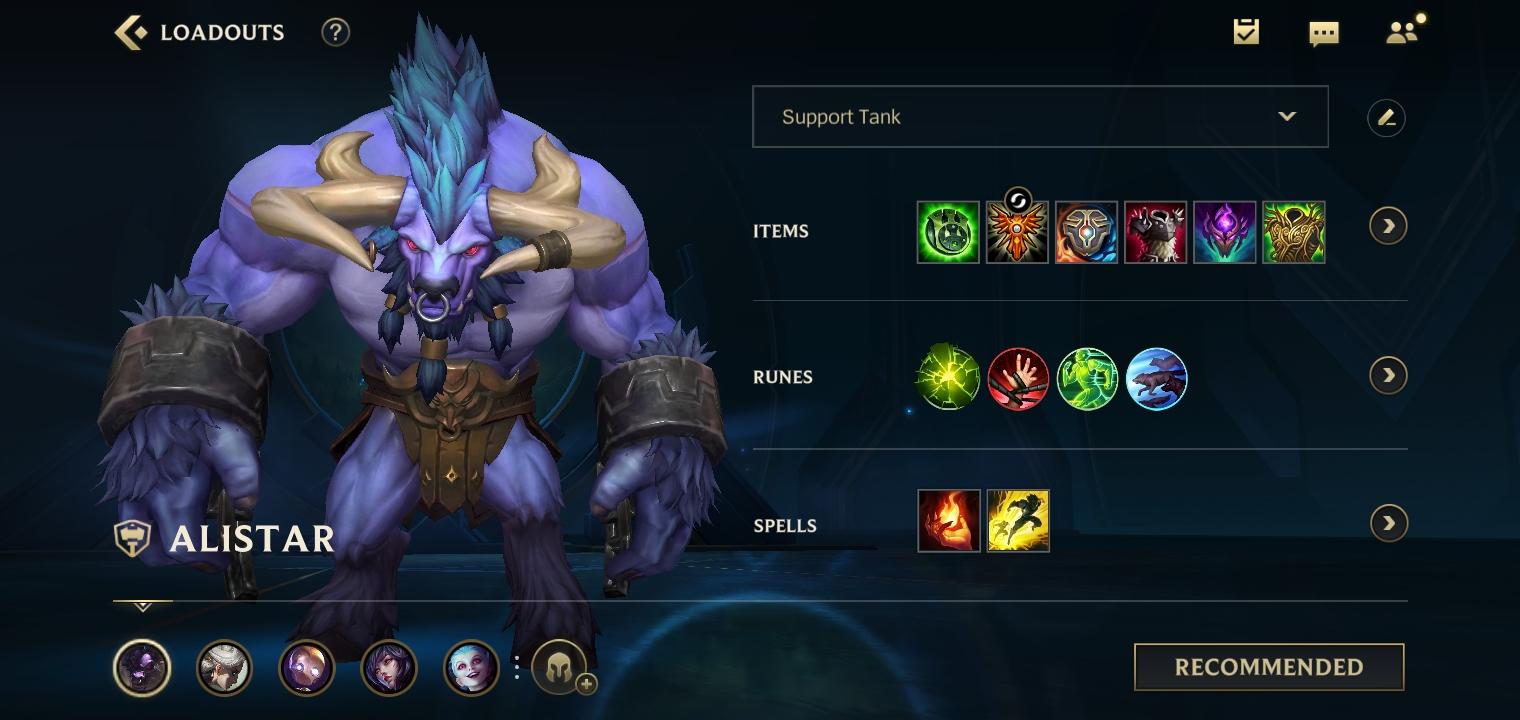Viewport: 1520px width, 720px height.
Task: Open the Runes section arrow
Action: click(1388, 376)
